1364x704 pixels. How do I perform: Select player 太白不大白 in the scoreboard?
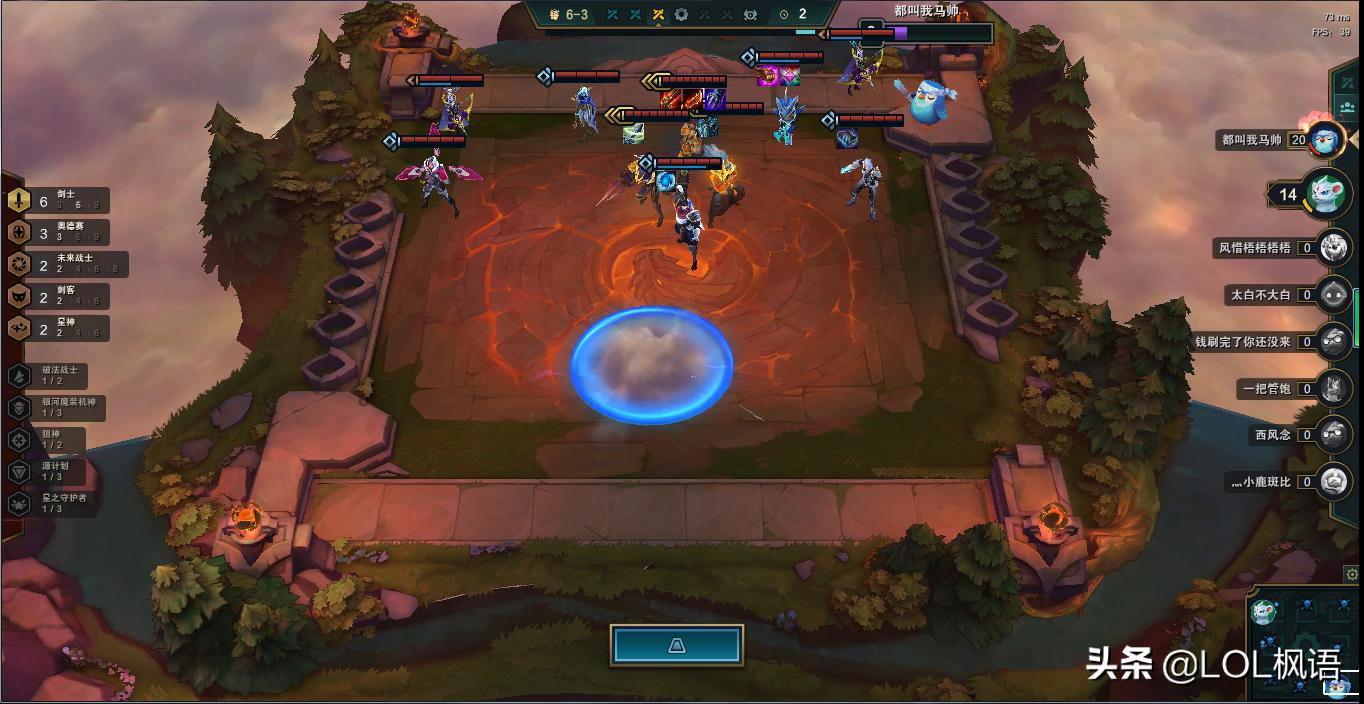tap(1333, 295)
